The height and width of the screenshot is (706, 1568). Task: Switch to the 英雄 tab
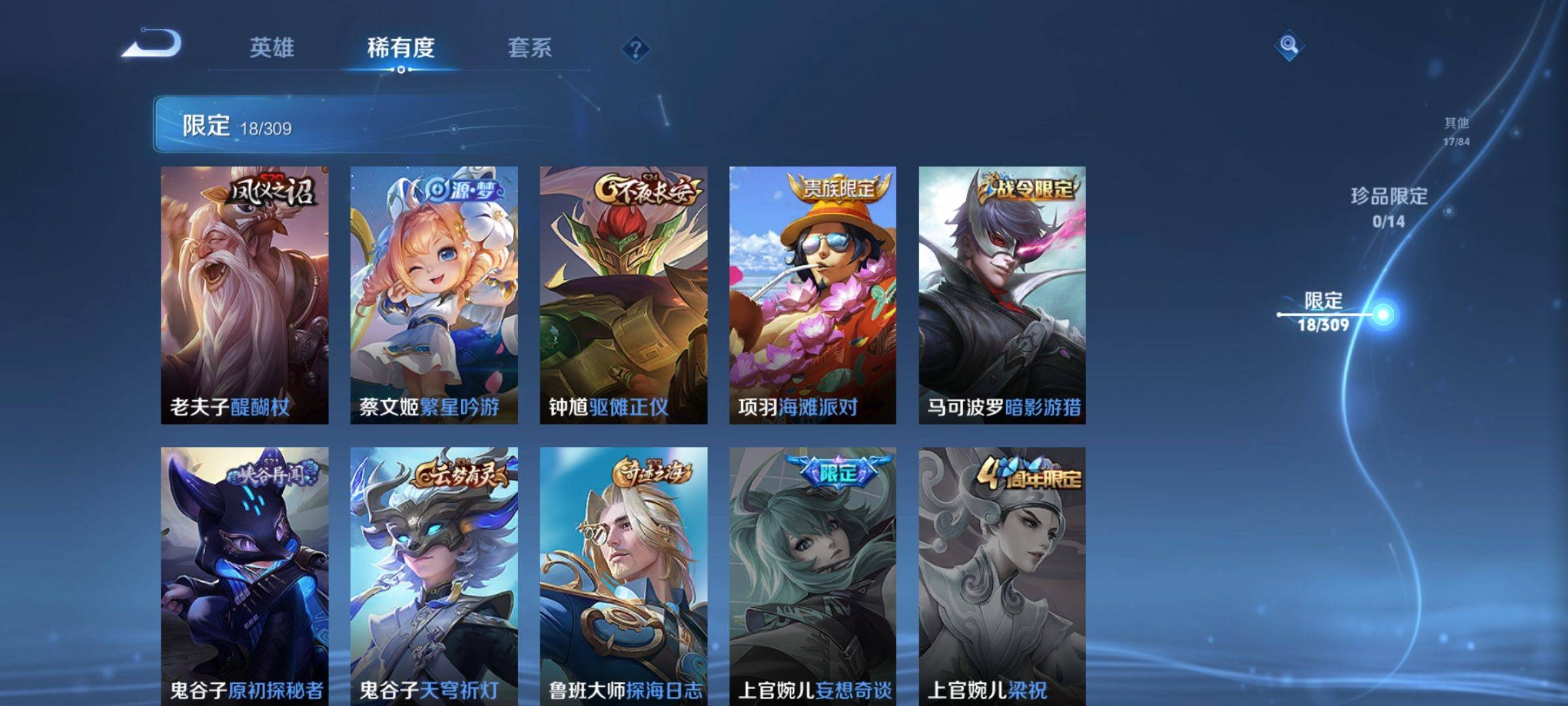click(x=272, y=48)
